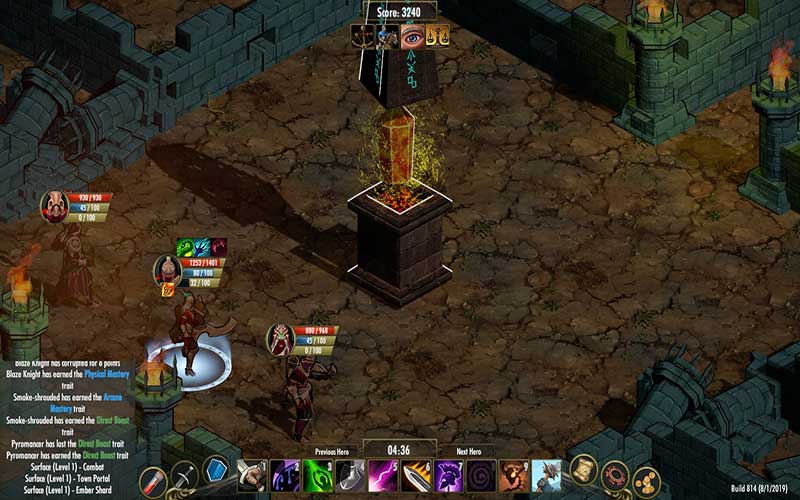Select the horseback rider icon under the score
Viewport: 800px width, 500px height.
[387, 37]
